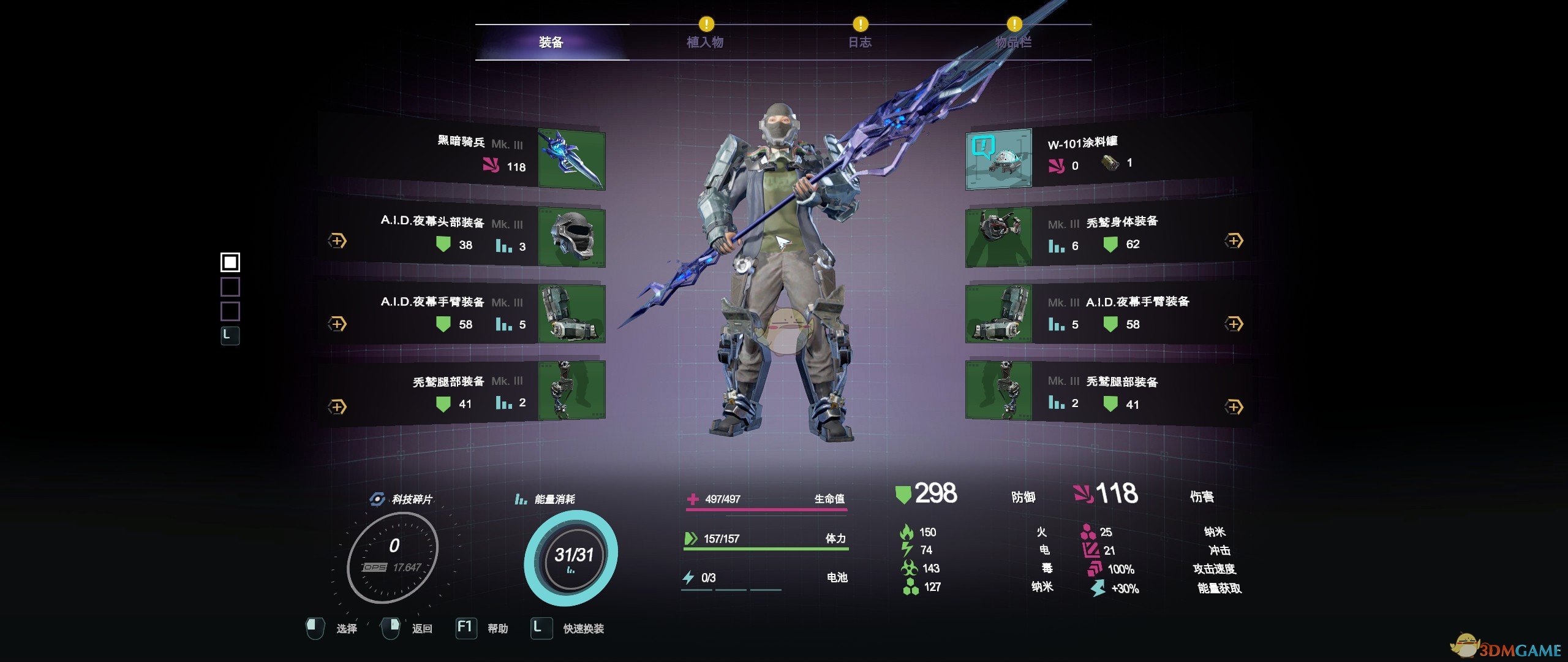Select the highlighted loadout square
1568x662 pixels.
[230, 262]
